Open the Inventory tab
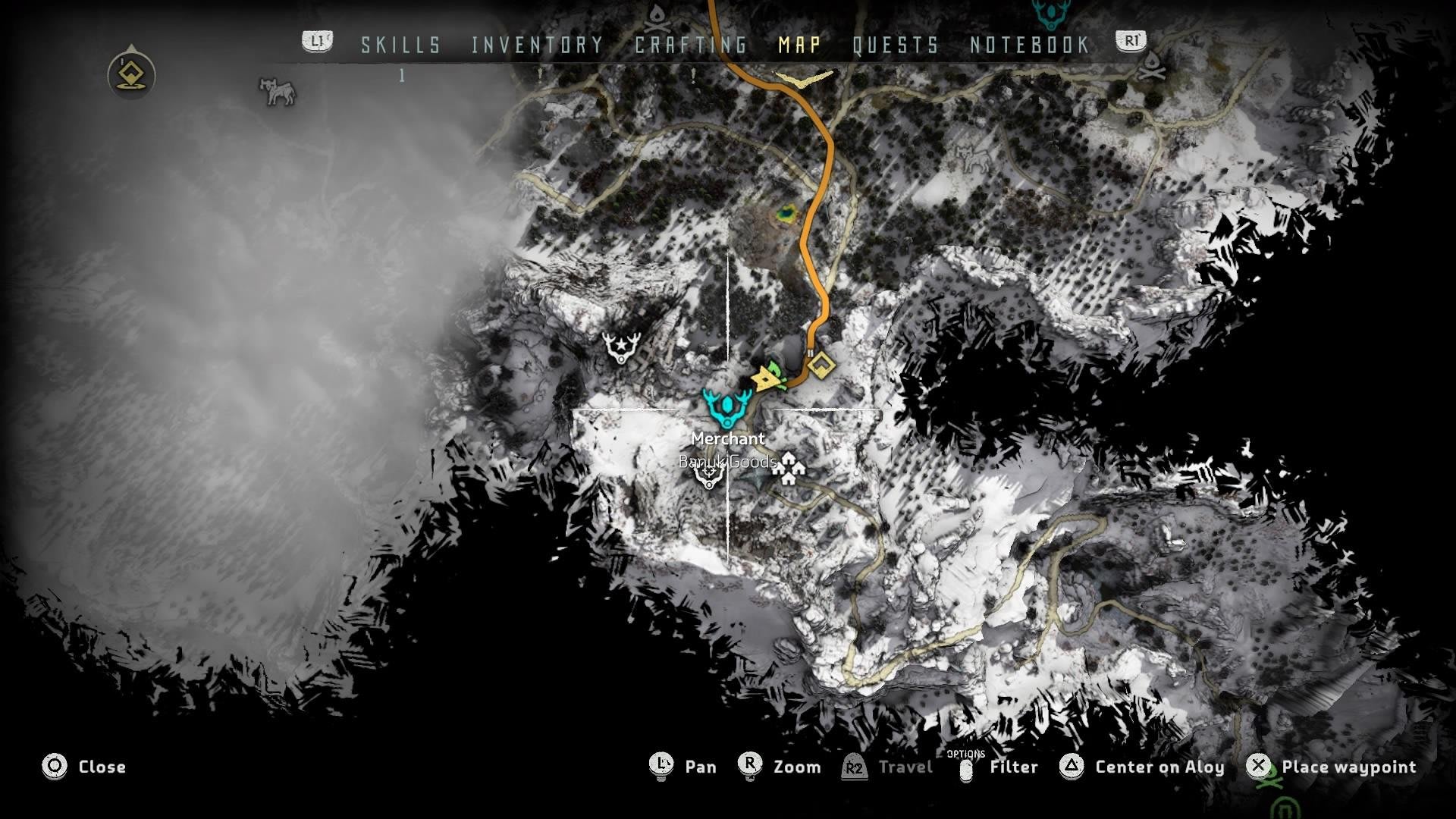Screen dimensions: 1456x819 pyautogui.click(x=537, y=45)
